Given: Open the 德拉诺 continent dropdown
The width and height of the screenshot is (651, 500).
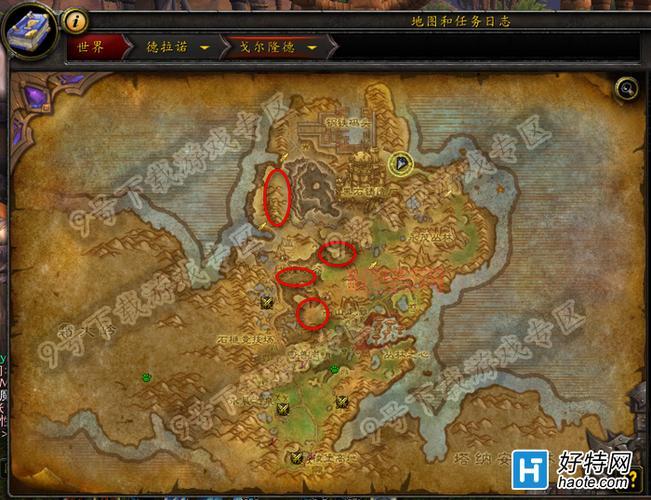Looking at the screenshot, I should 205,46.
